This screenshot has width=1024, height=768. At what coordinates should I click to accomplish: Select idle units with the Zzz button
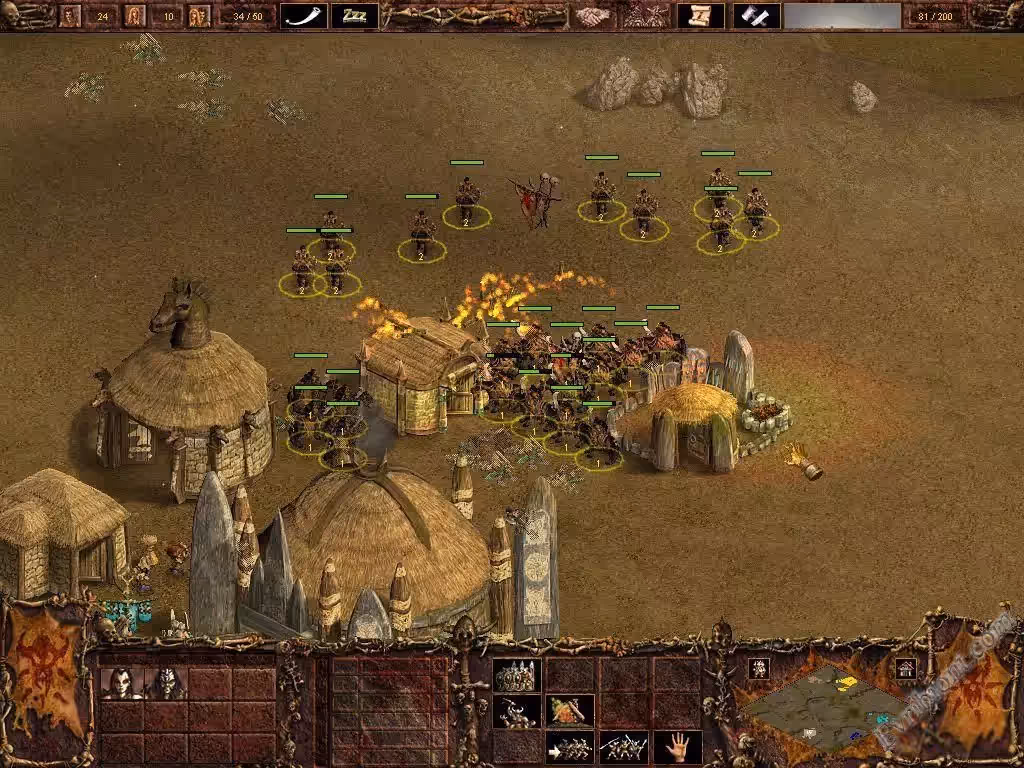click(x=354, y=15)
